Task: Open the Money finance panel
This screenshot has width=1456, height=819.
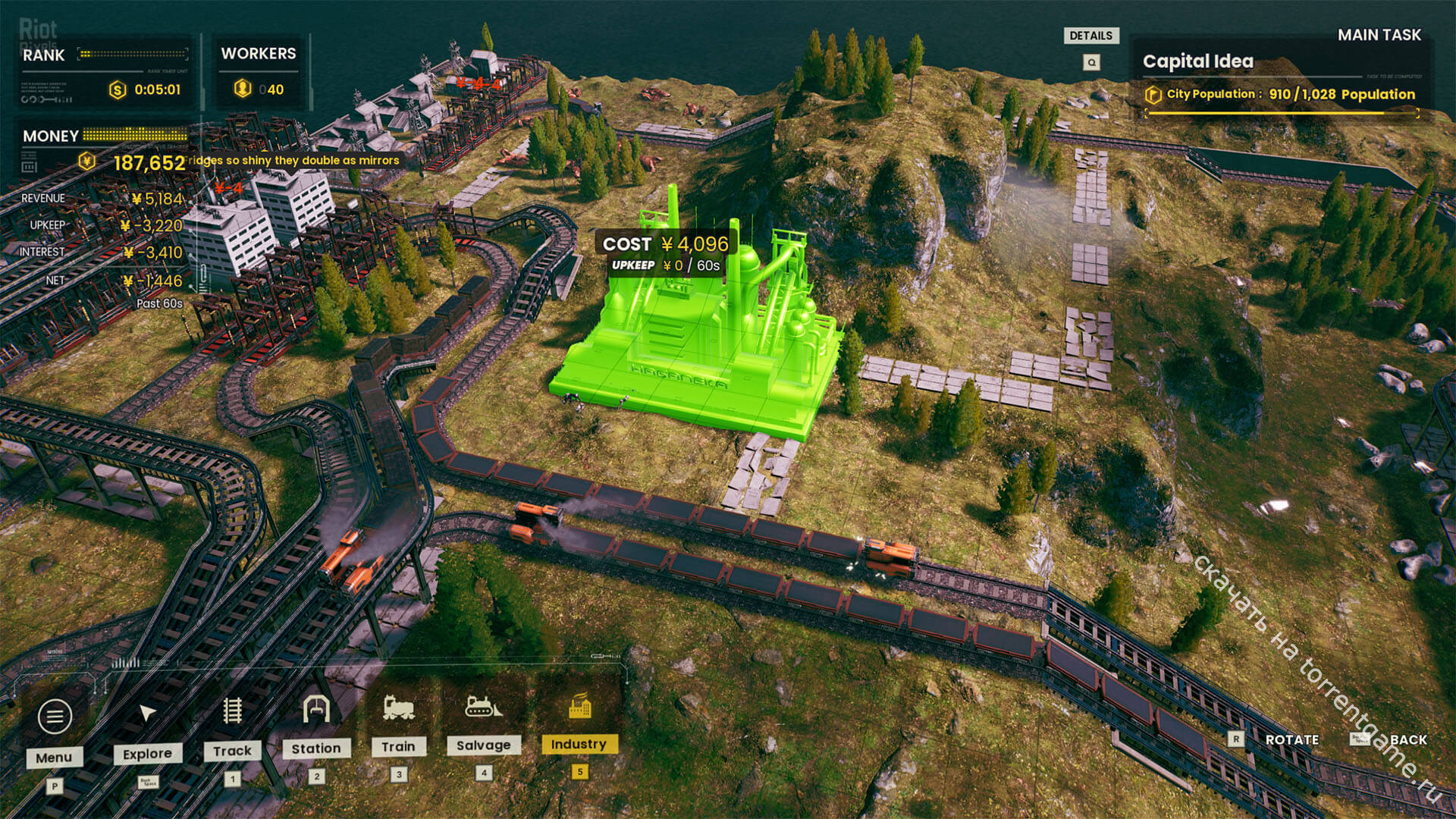Action: point(50,136)
